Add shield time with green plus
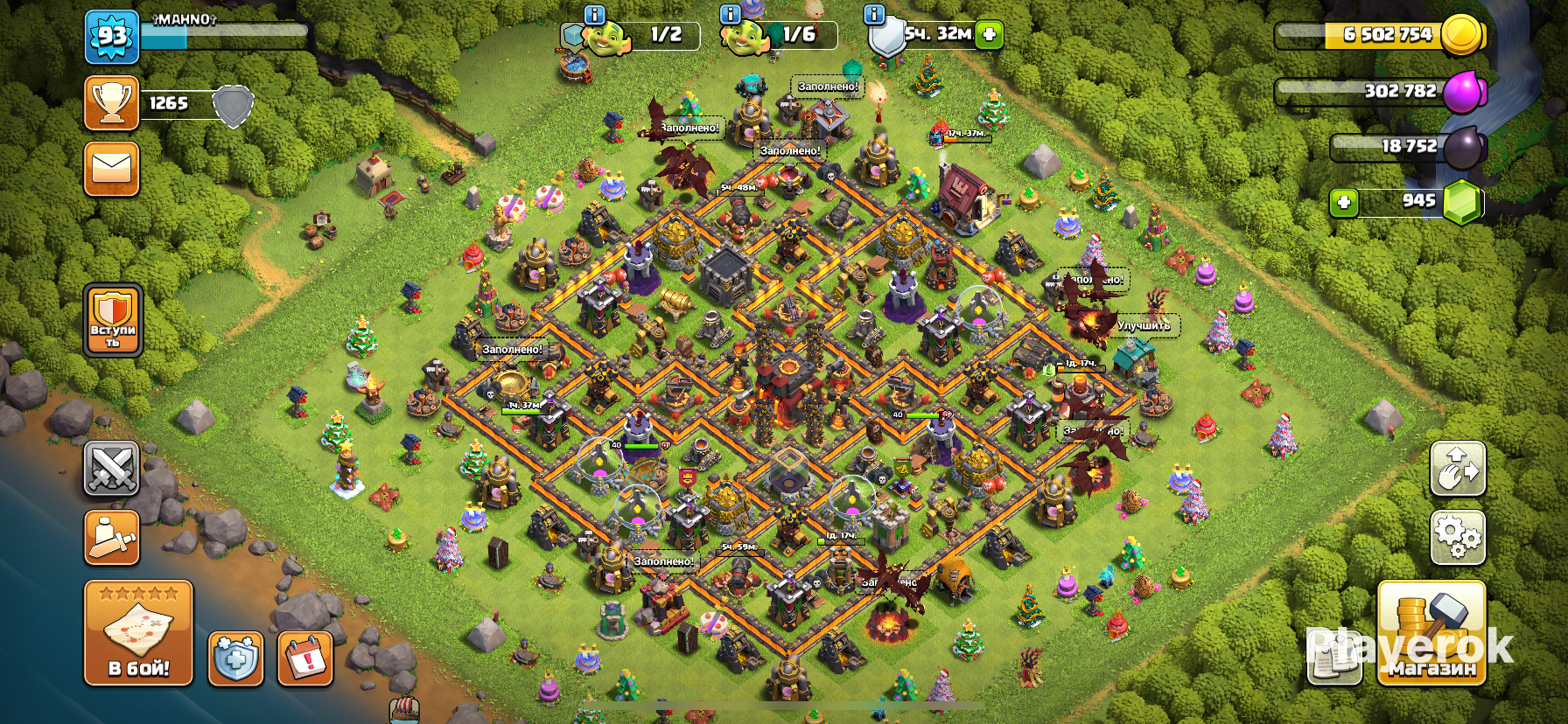Viewport: 1568px width, 724px height. tap(989, 35)
